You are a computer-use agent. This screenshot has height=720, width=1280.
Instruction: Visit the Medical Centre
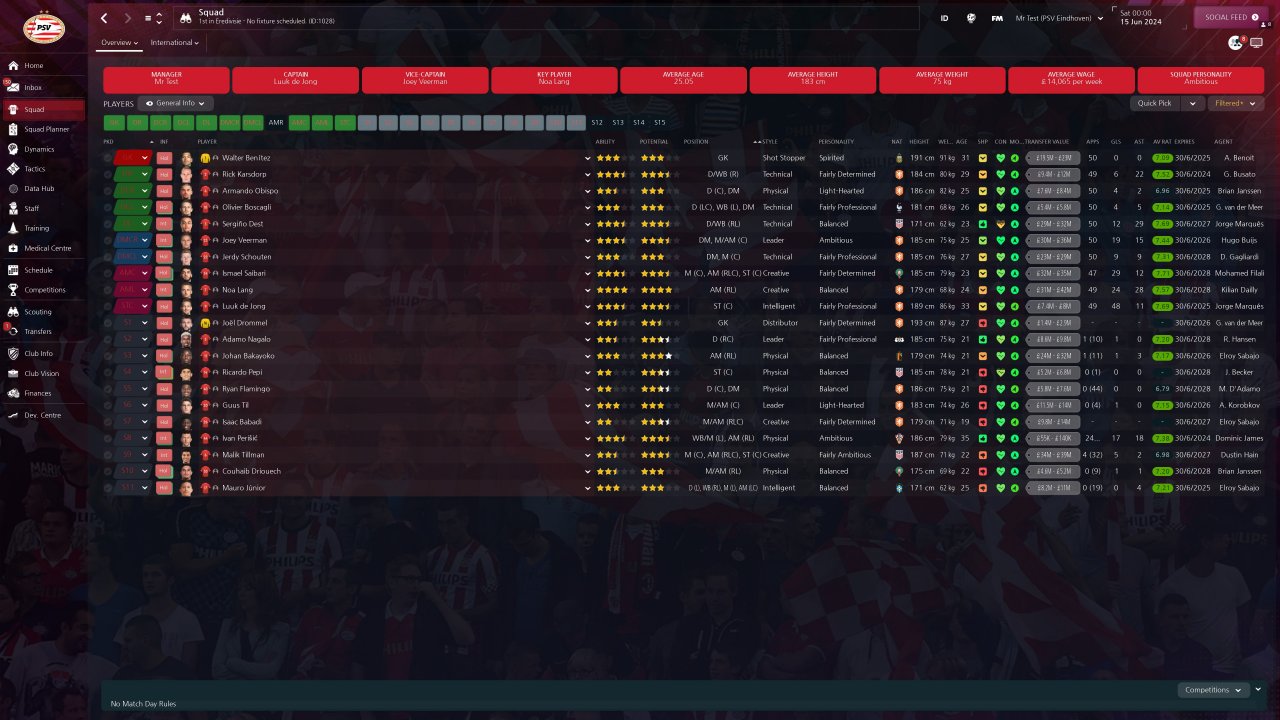(47, 248)
